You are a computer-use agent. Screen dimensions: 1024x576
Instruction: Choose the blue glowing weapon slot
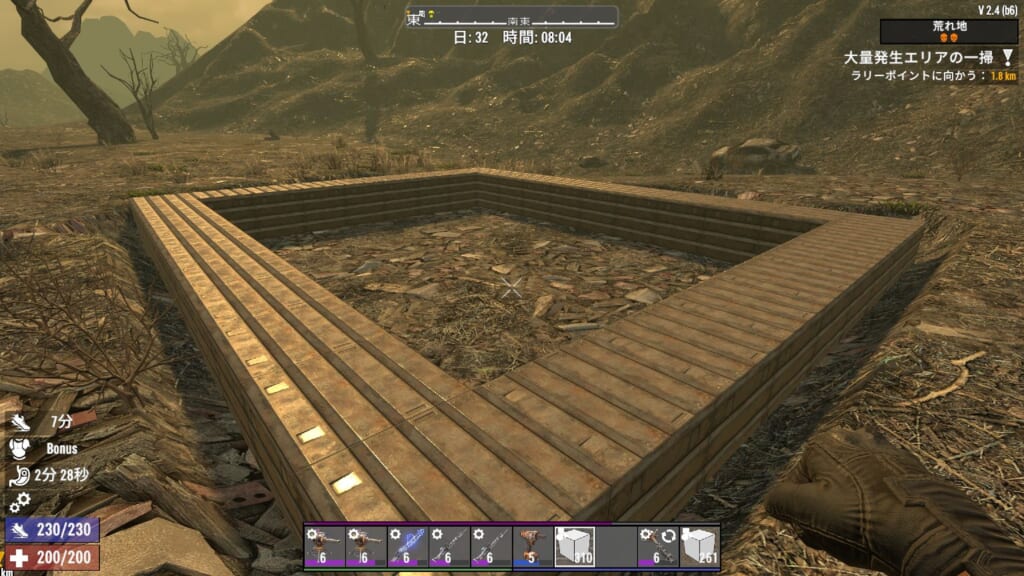coord(406,547)
